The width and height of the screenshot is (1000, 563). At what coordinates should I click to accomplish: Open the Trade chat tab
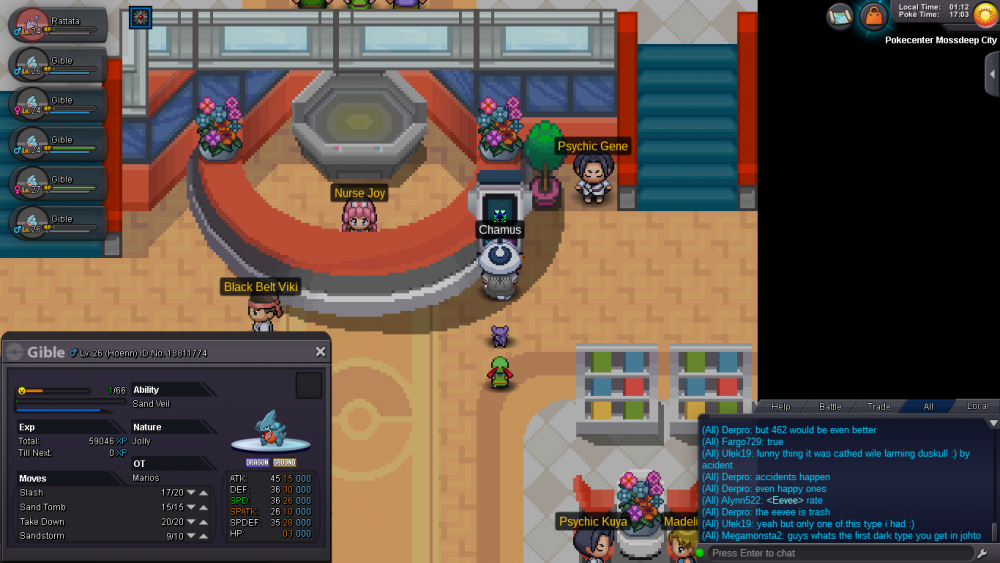coord(879,406)
